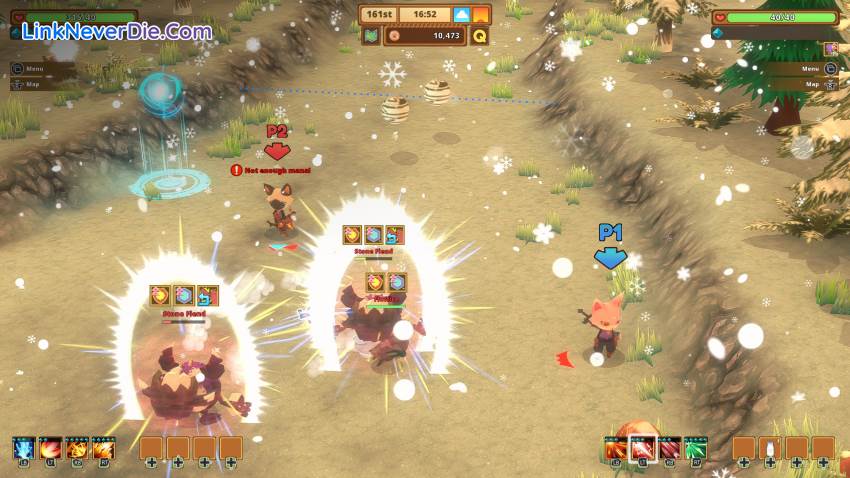Click the portrait icon below right health bar
The image size is (850, 478).
[830, 49]
